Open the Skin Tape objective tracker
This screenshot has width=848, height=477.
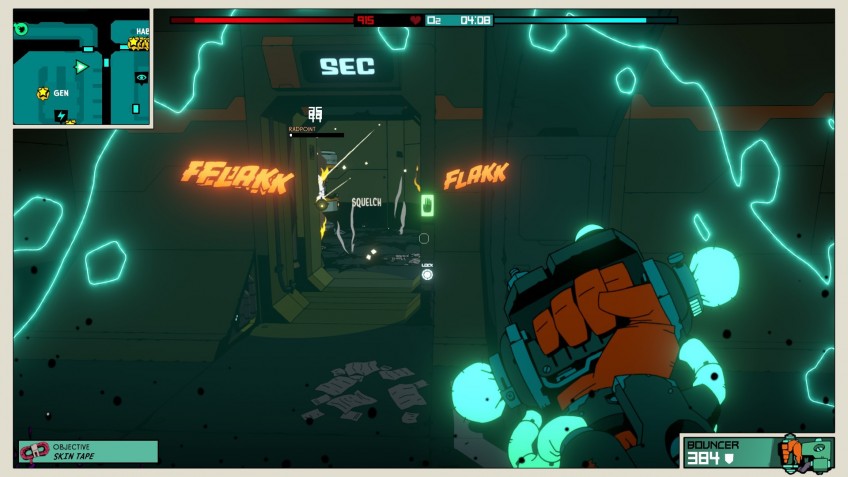(88, 452)
